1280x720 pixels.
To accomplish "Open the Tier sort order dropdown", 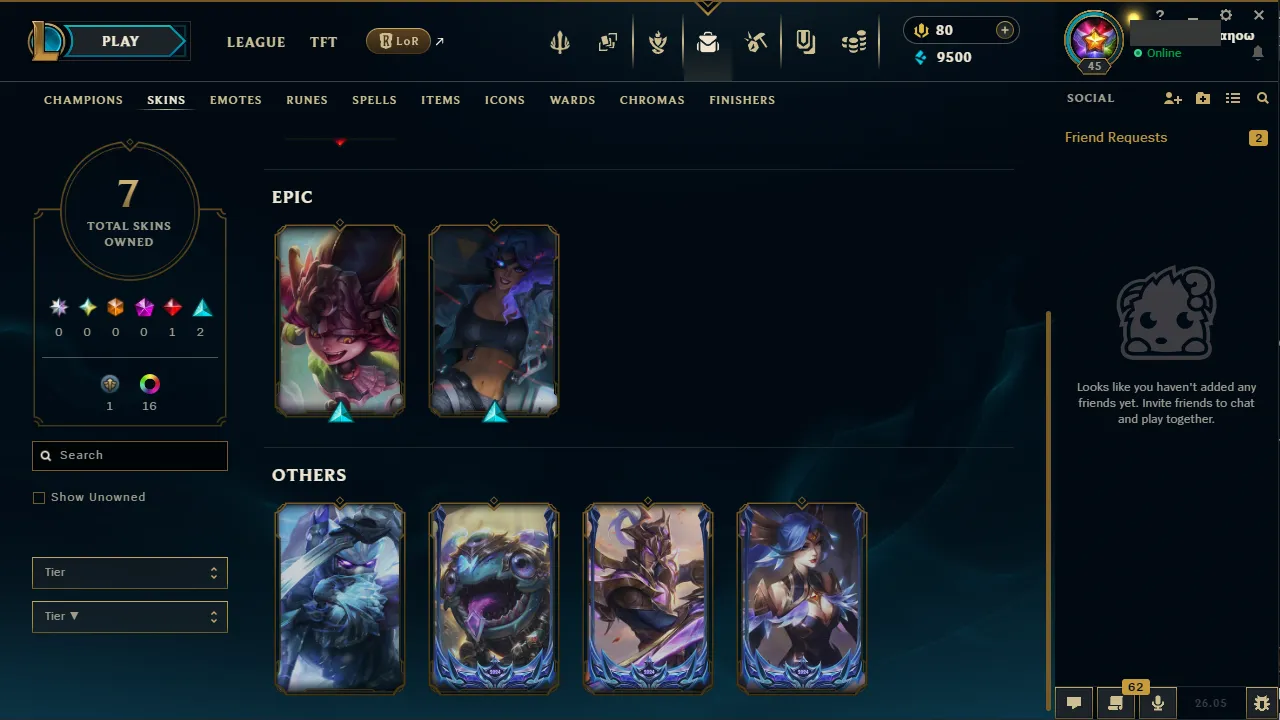I will tap(129, 616).
